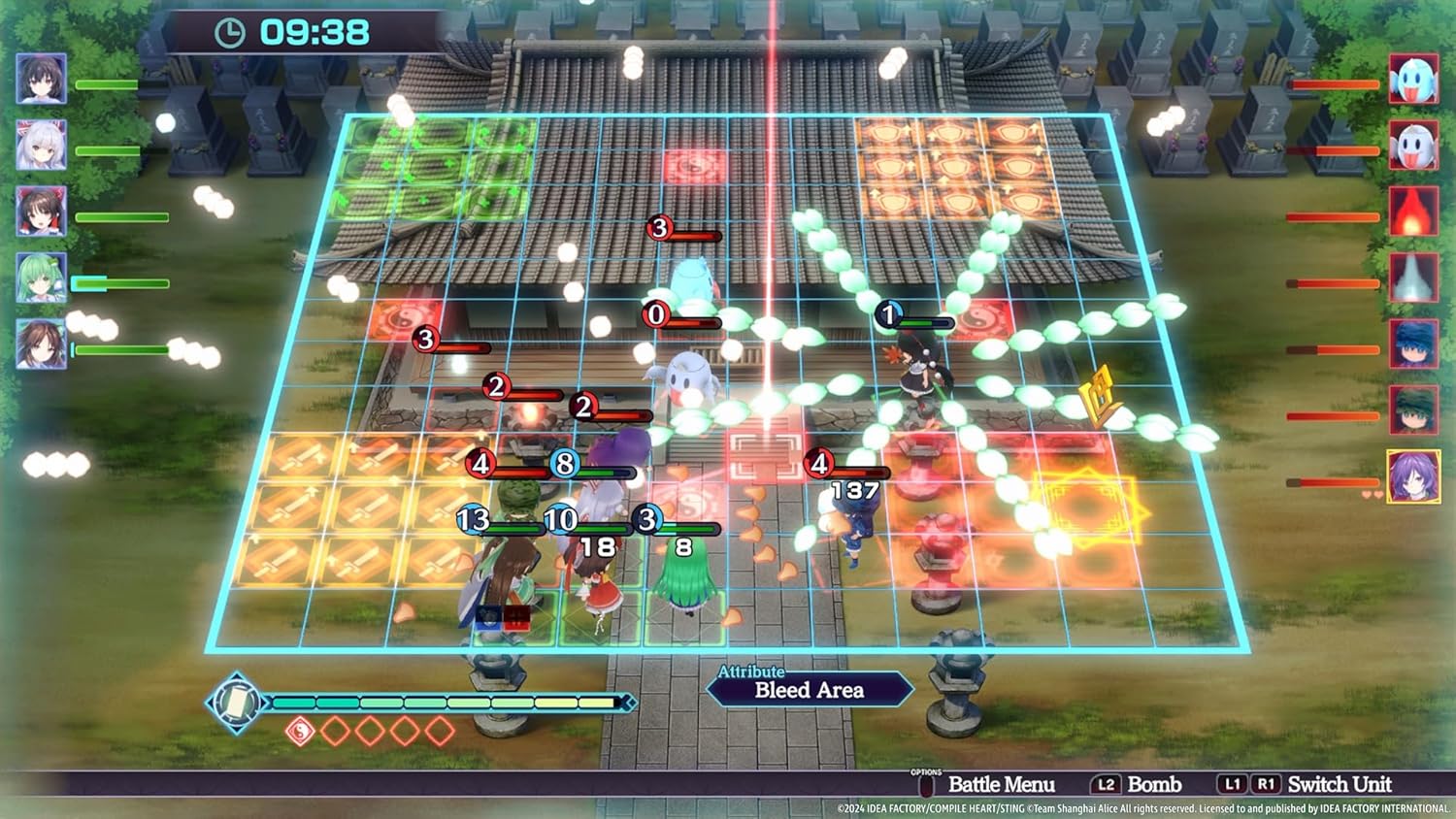The height and width of the screenshot is (819, 1456).
Task: Click the spell card gauge icon
Action: pos(235,702)
